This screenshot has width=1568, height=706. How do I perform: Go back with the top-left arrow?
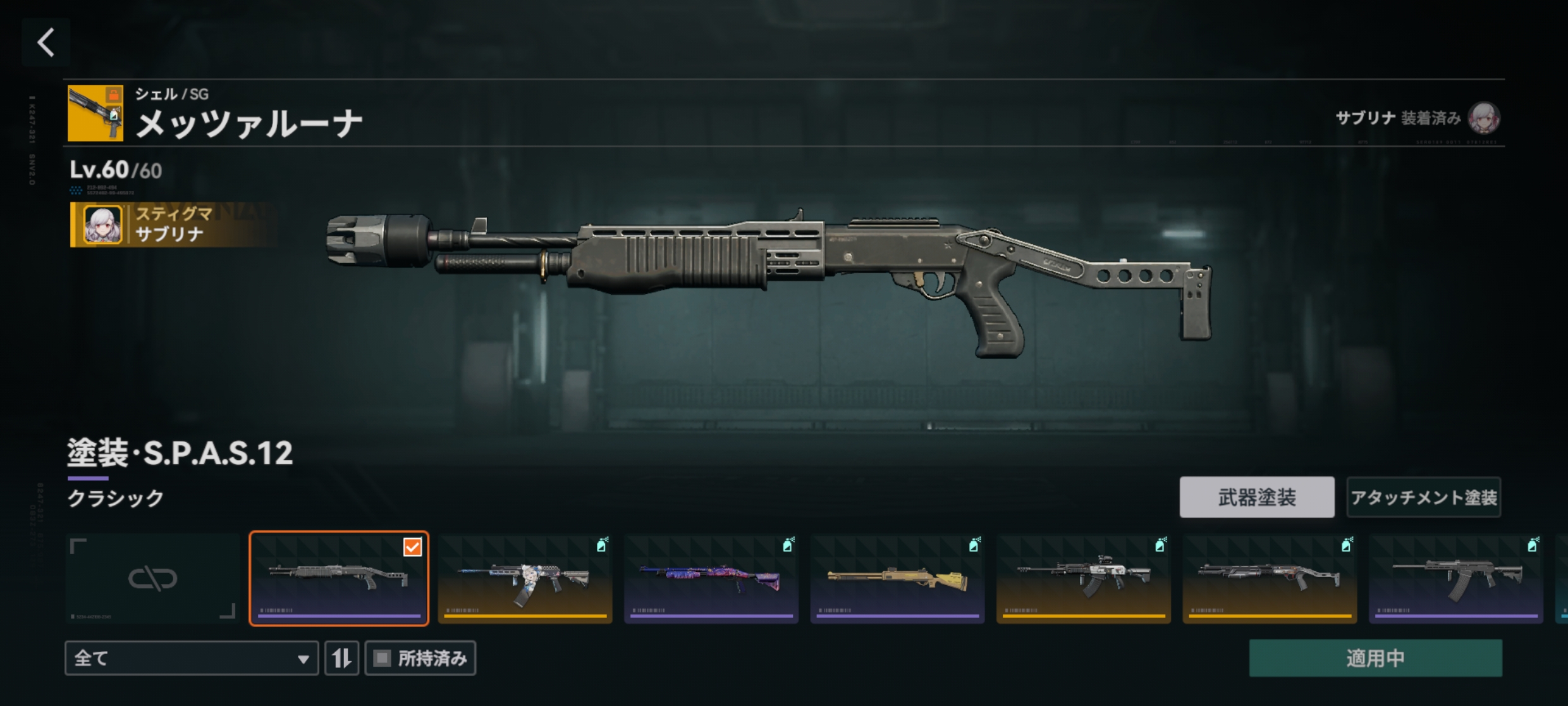click(46, 43)
